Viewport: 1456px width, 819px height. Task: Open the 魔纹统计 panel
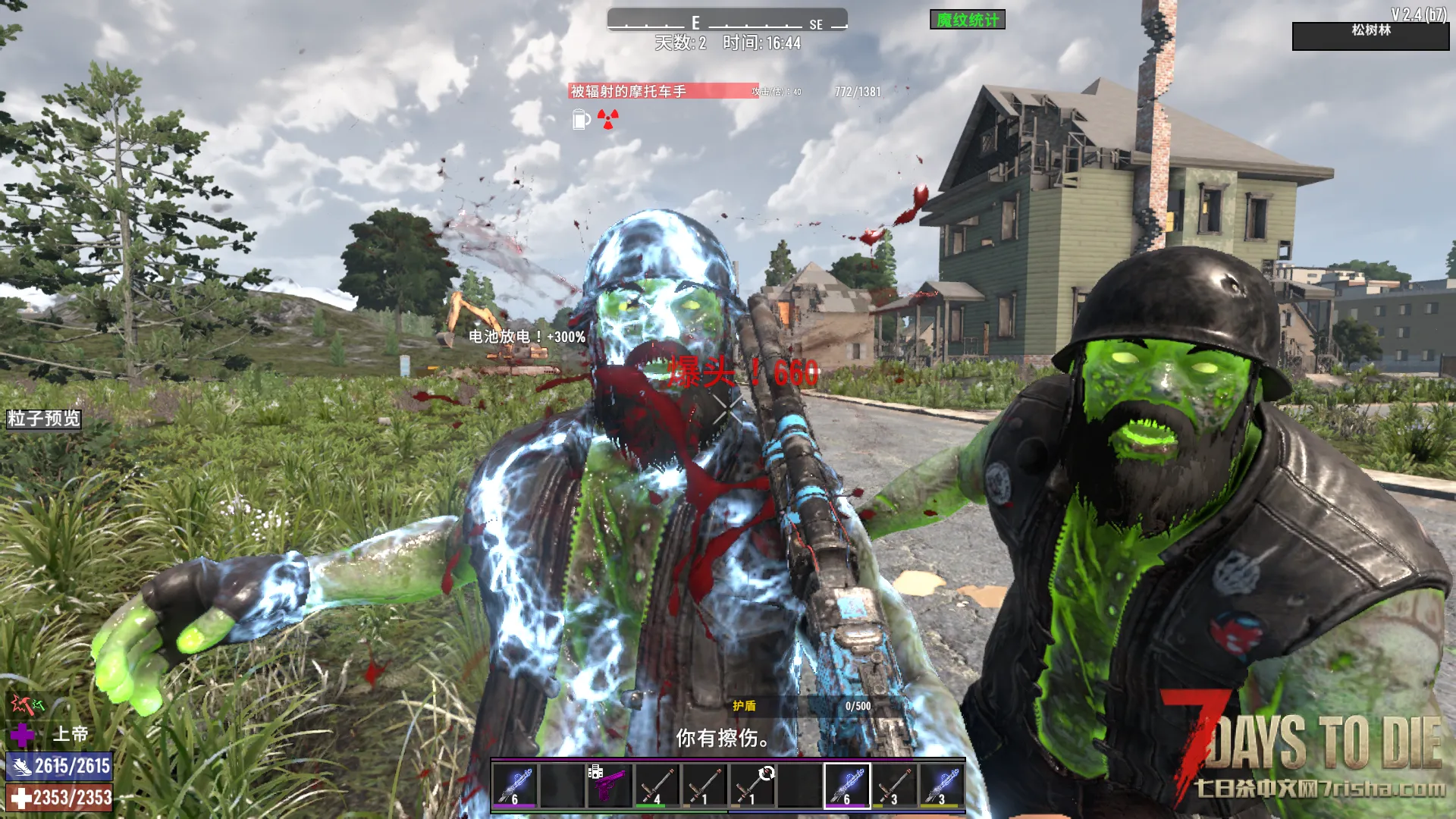coord(967,20)
